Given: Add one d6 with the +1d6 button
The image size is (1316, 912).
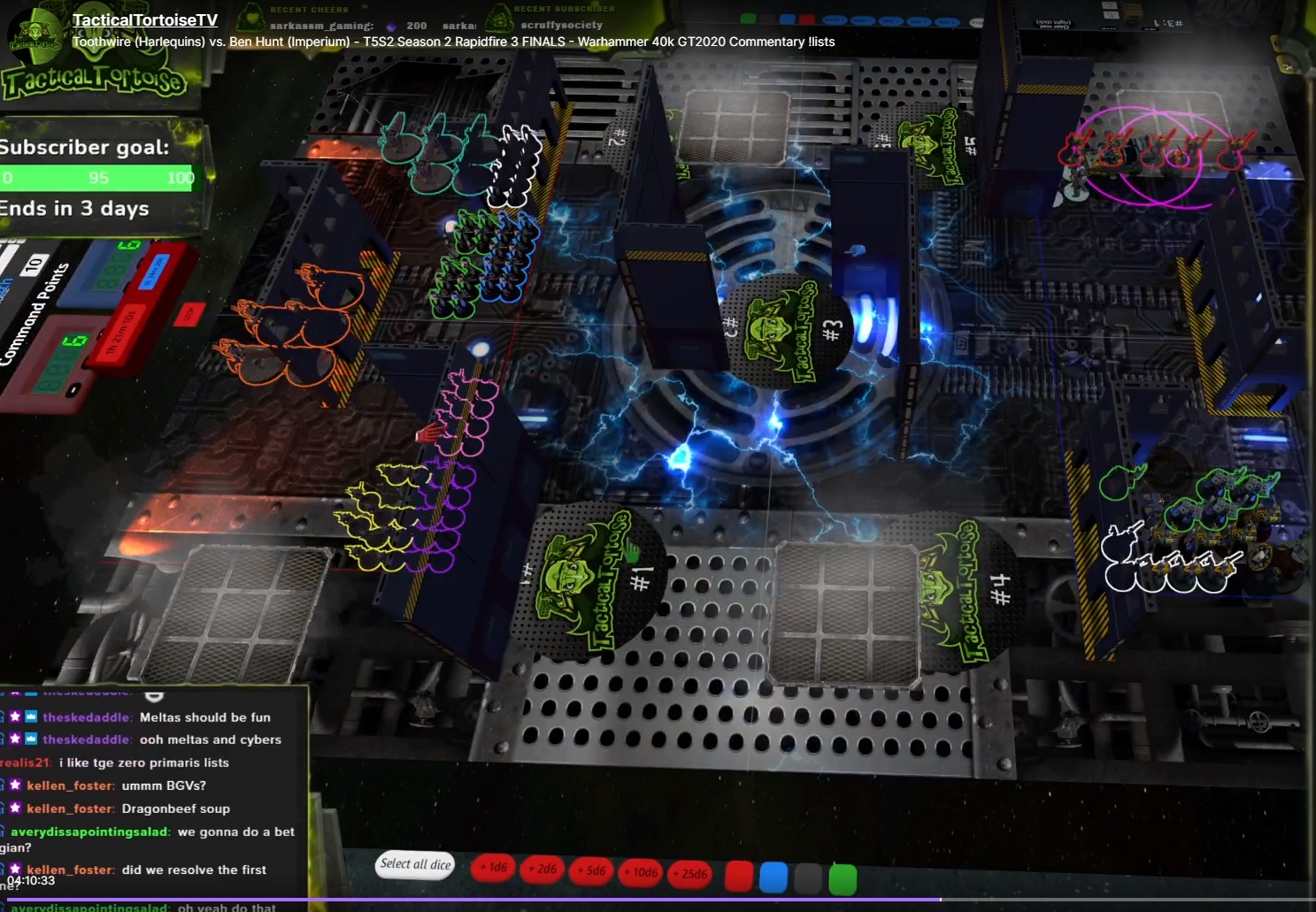Looking at the screenshot, I should pyautogui.click(x=494, y=868).
